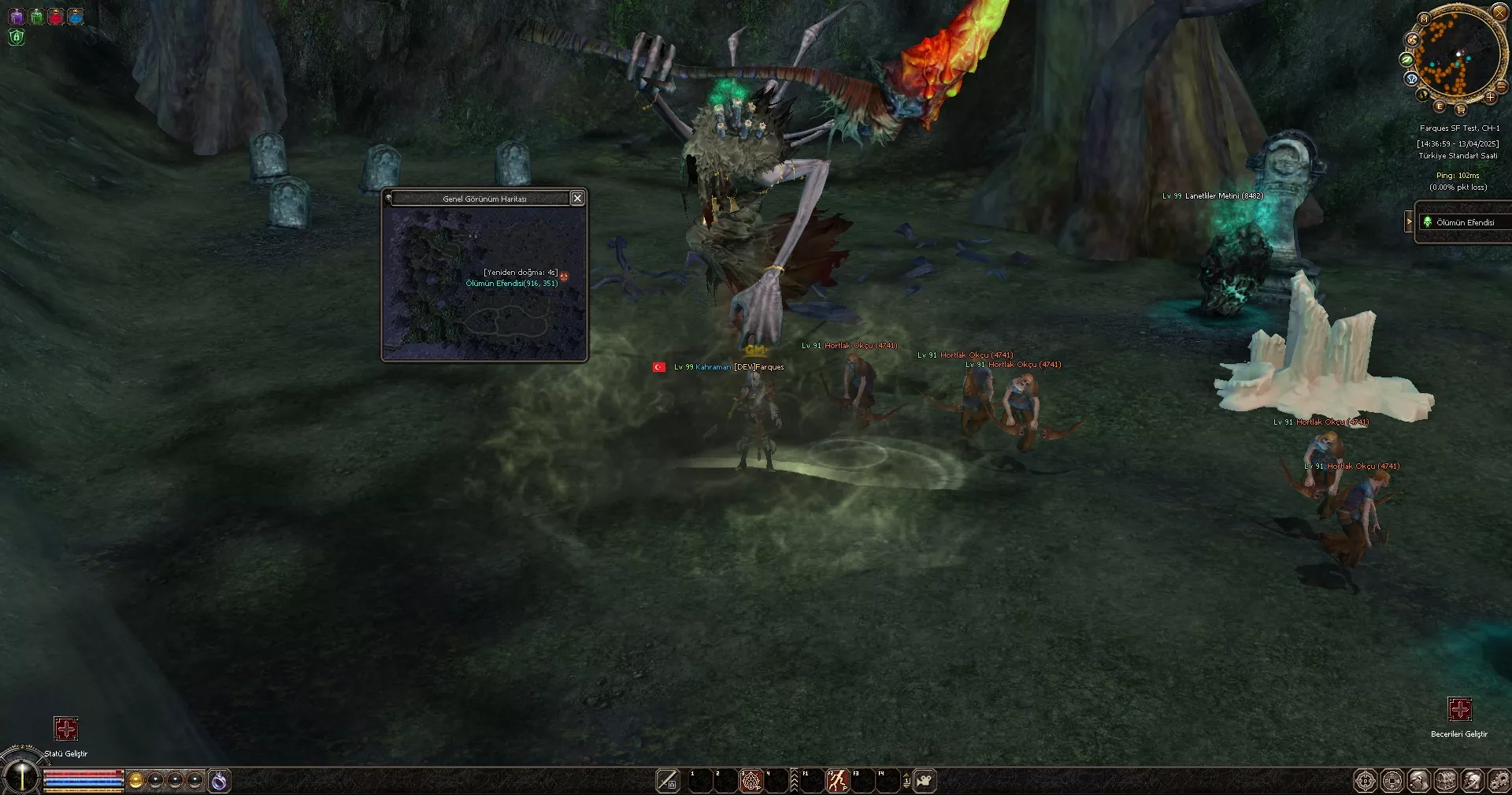The width and height of the screenshot is (1512, 795).
Task: Select the weapon attack icon on action bar
Action: click(668, 779)
